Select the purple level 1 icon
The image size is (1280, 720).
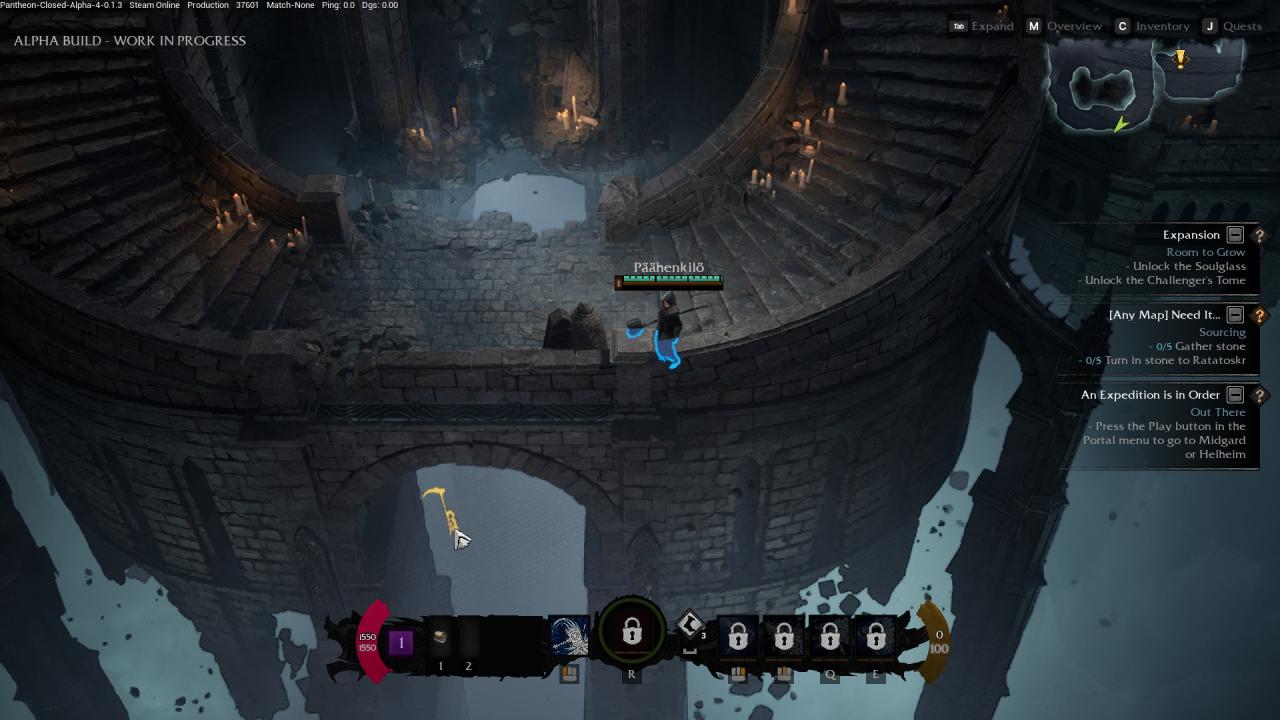[401, 643]
